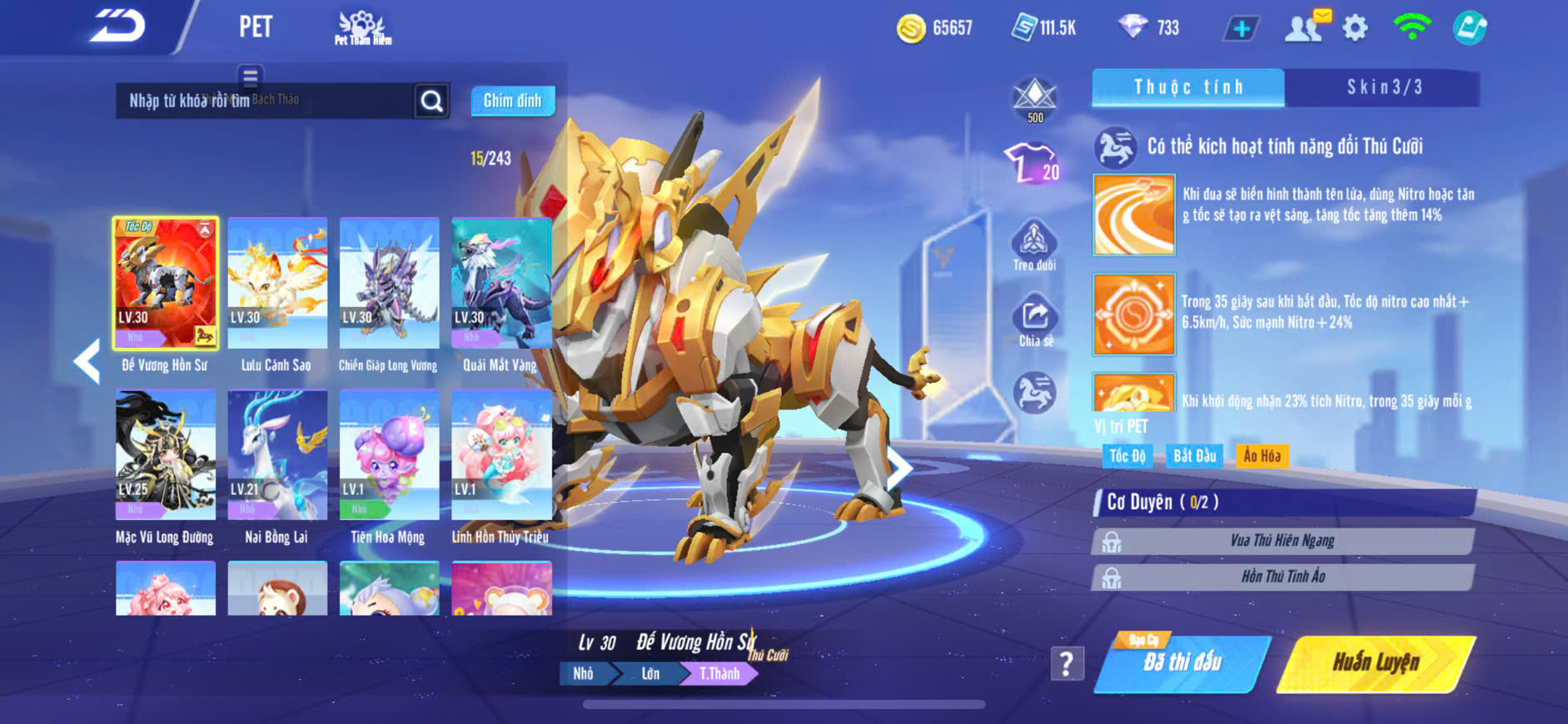This screenshot has width=1568, height=724.
Task: Select the Lulu Cánh Sao pet card
Action: pos(277,285)
